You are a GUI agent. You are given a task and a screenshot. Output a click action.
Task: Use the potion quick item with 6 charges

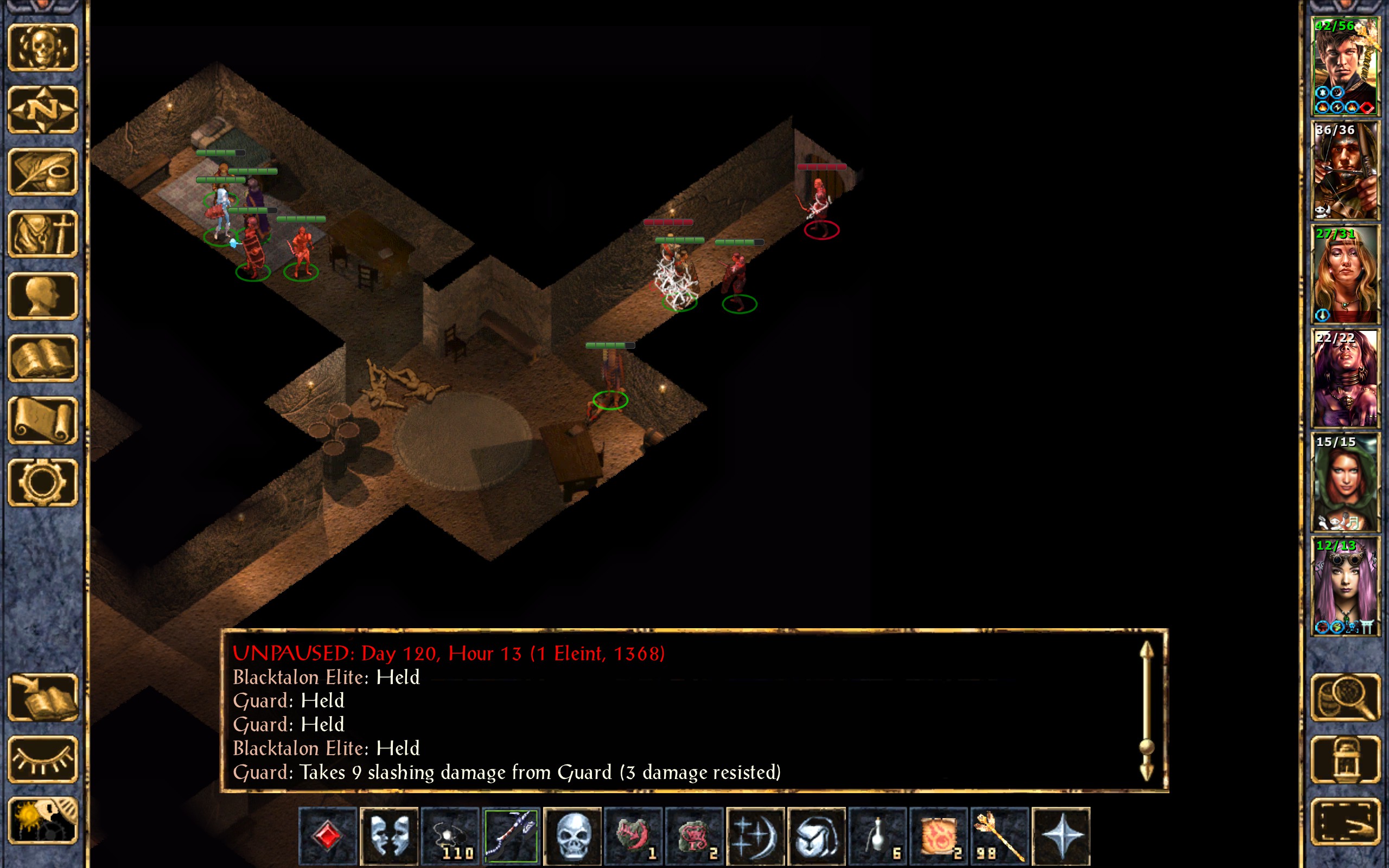click(x=877, y=835)
